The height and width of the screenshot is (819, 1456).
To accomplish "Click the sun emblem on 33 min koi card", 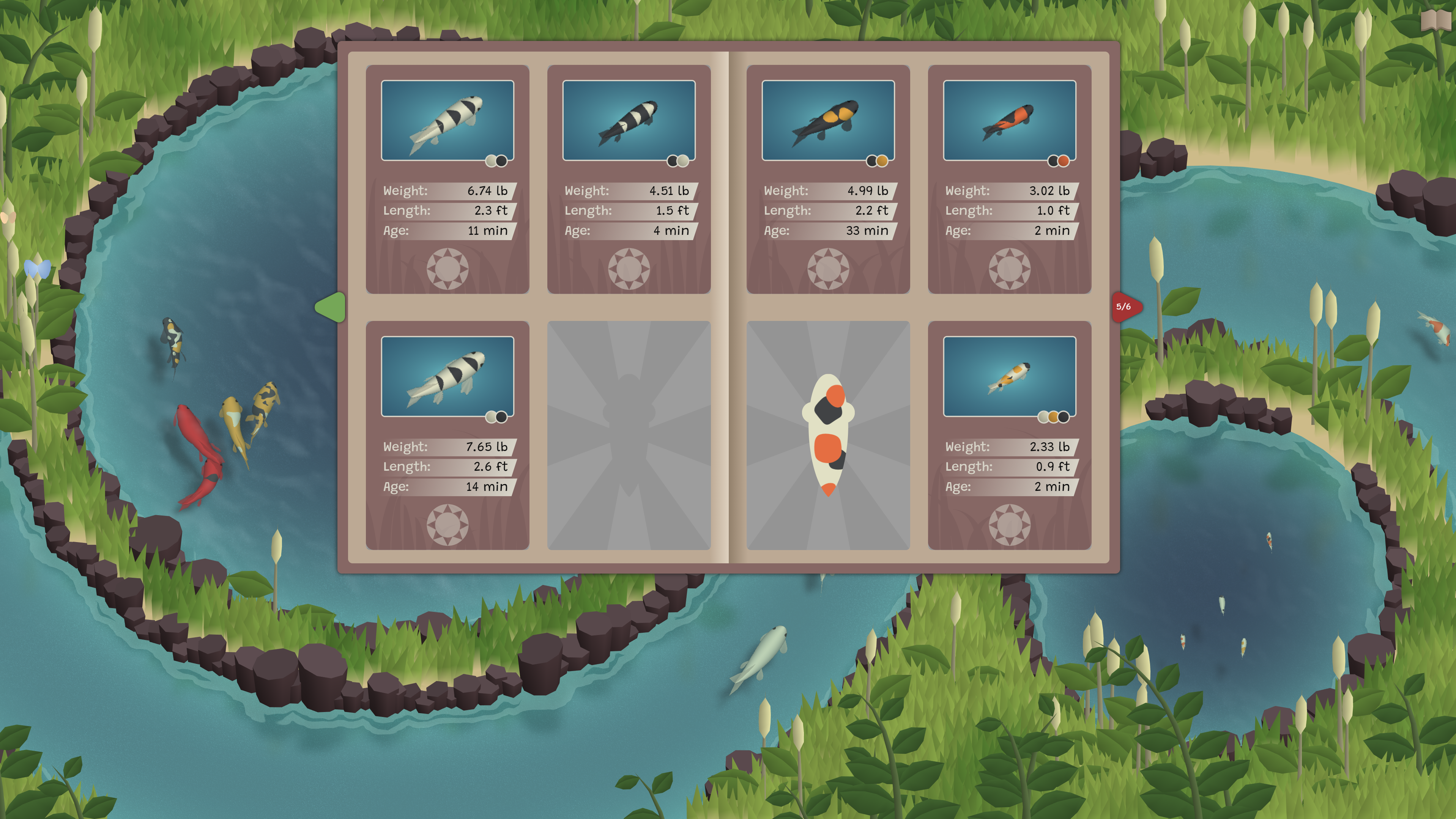I will click(x=827, y=269).
